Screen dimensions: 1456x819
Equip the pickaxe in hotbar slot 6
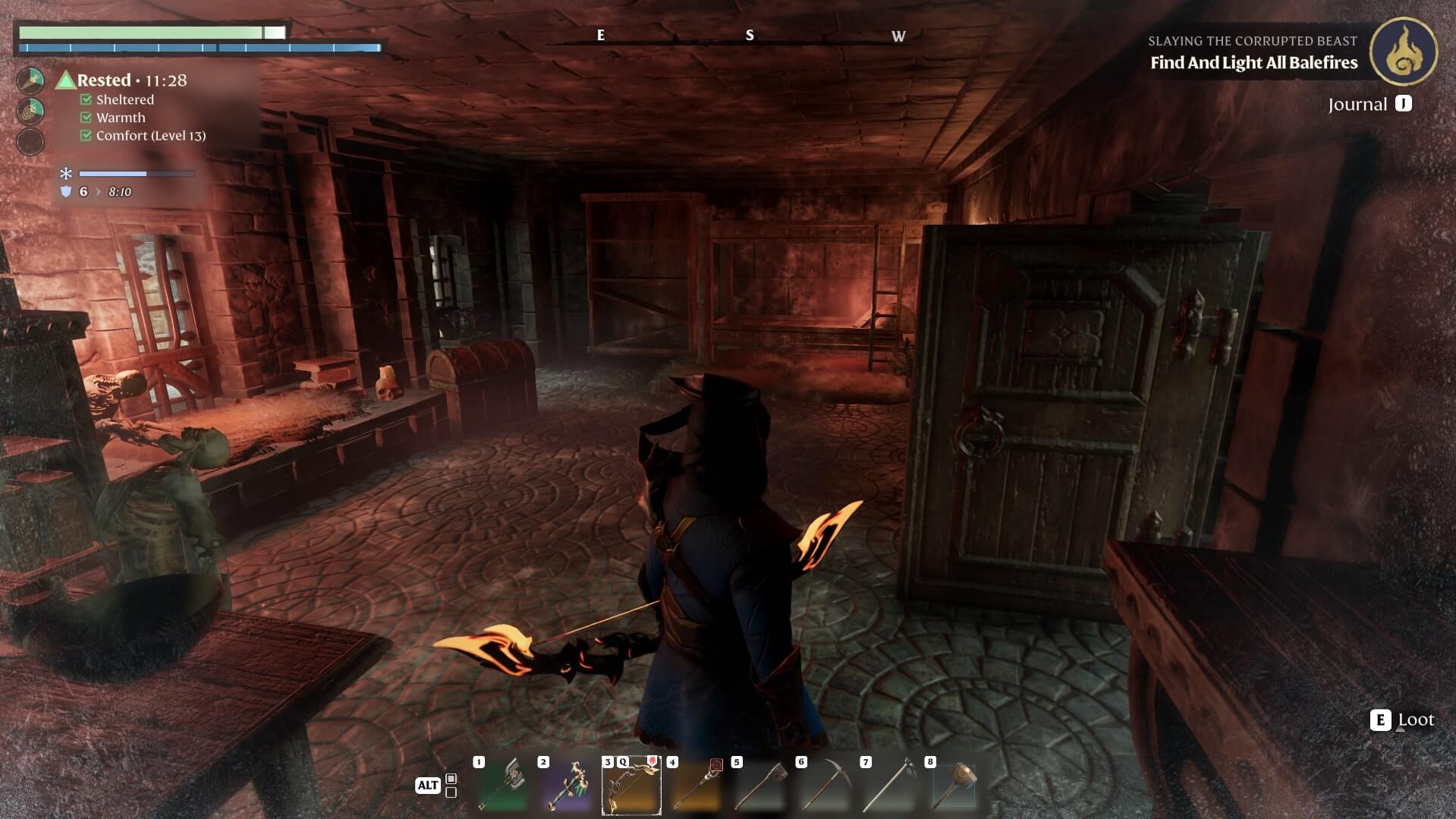(825, 786)
